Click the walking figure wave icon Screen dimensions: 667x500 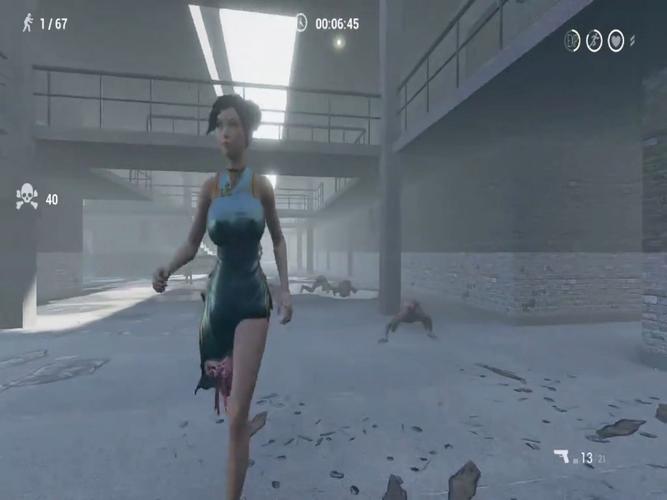click(27, 23)
